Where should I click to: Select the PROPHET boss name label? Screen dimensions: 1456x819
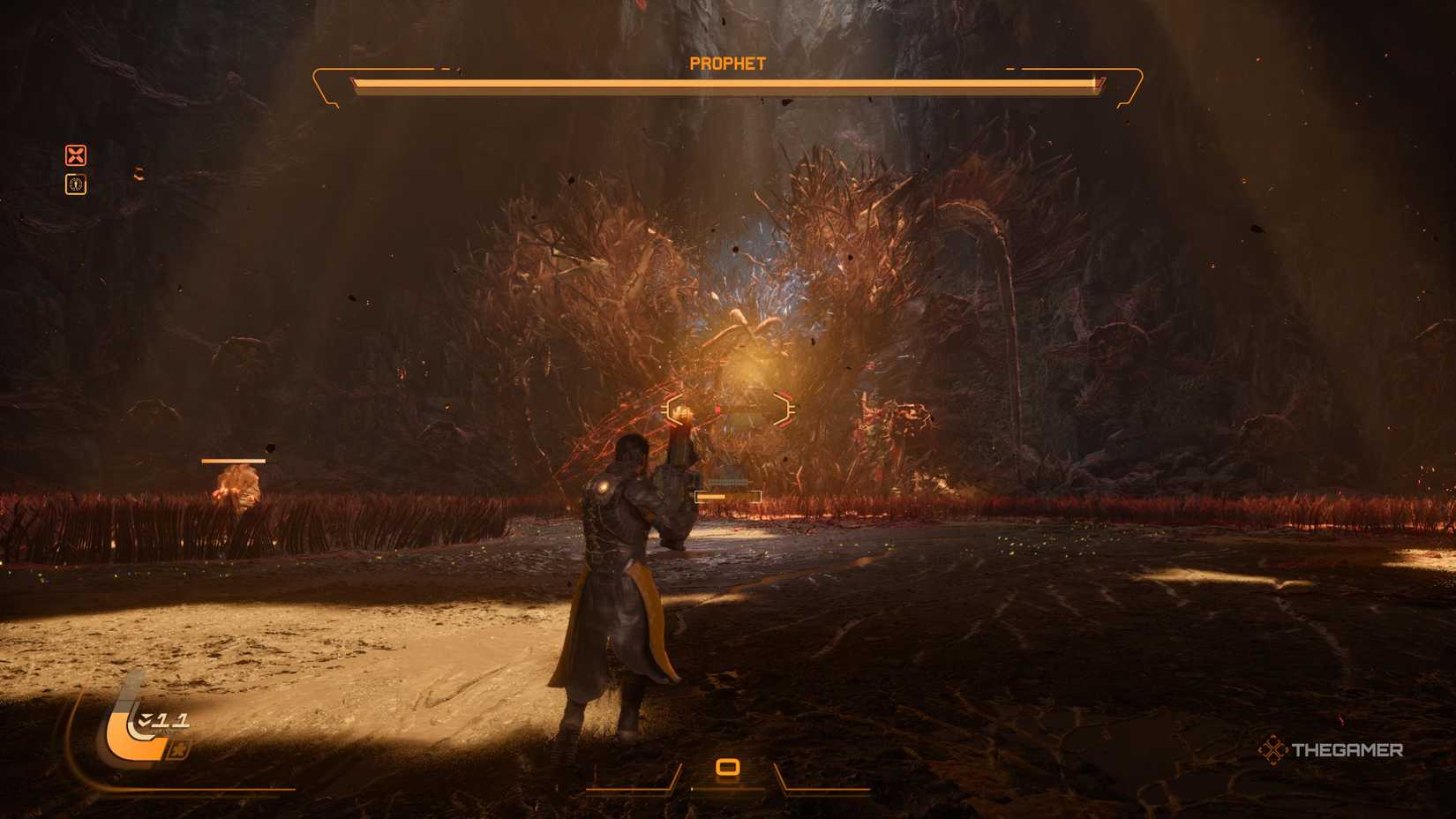pos(727,63)
